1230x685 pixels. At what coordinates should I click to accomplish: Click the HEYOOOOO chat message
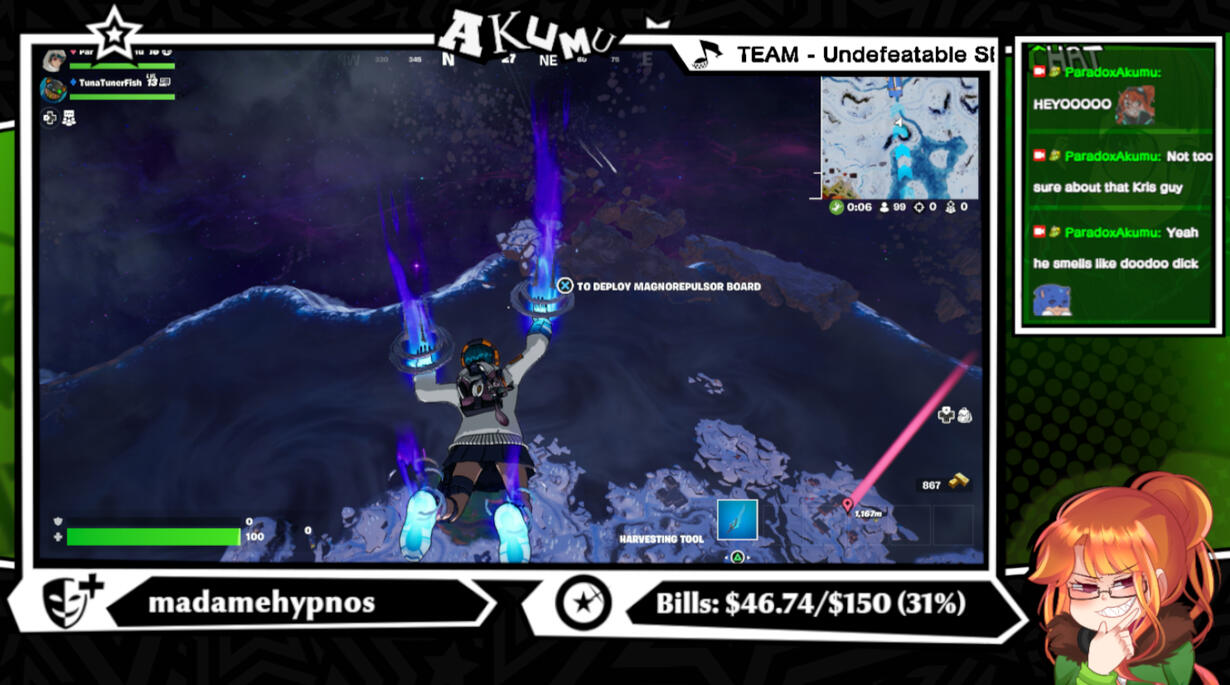click(x=1072, y=104)
